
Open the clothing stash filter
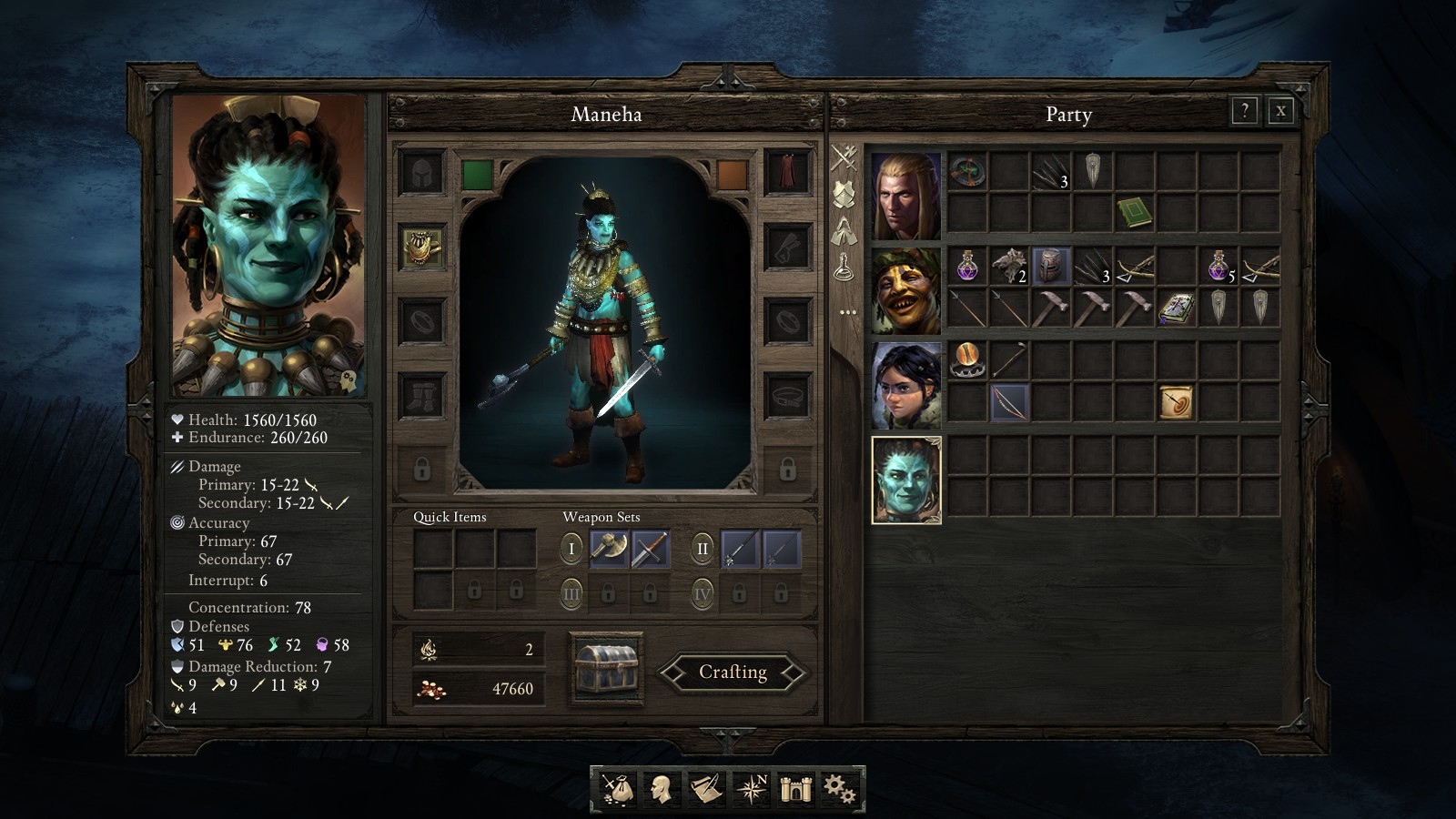846,232
